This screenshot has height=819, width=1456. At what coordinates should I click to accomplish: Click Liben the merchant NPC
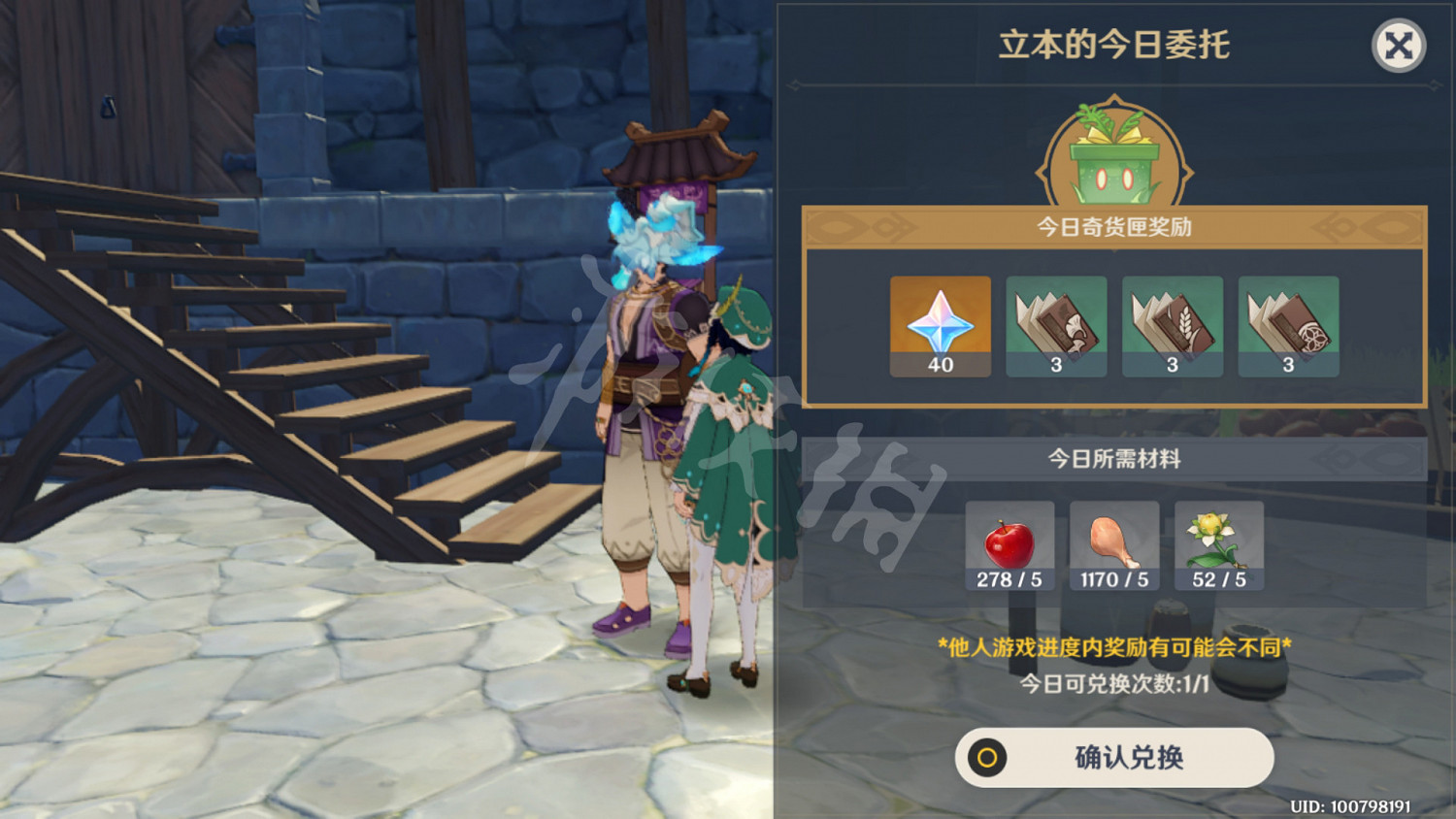[646, 408]
